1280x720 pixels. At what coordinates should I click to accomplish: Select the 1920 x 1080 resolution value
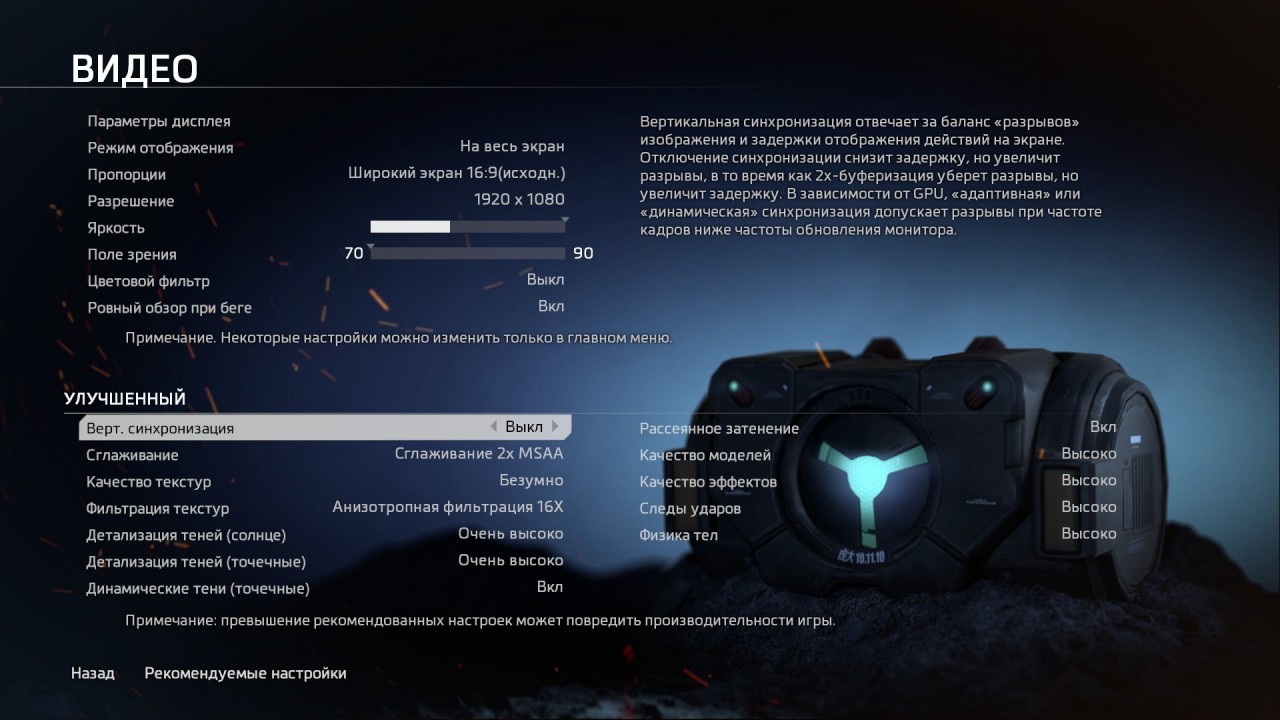click(x=519, y=199)
